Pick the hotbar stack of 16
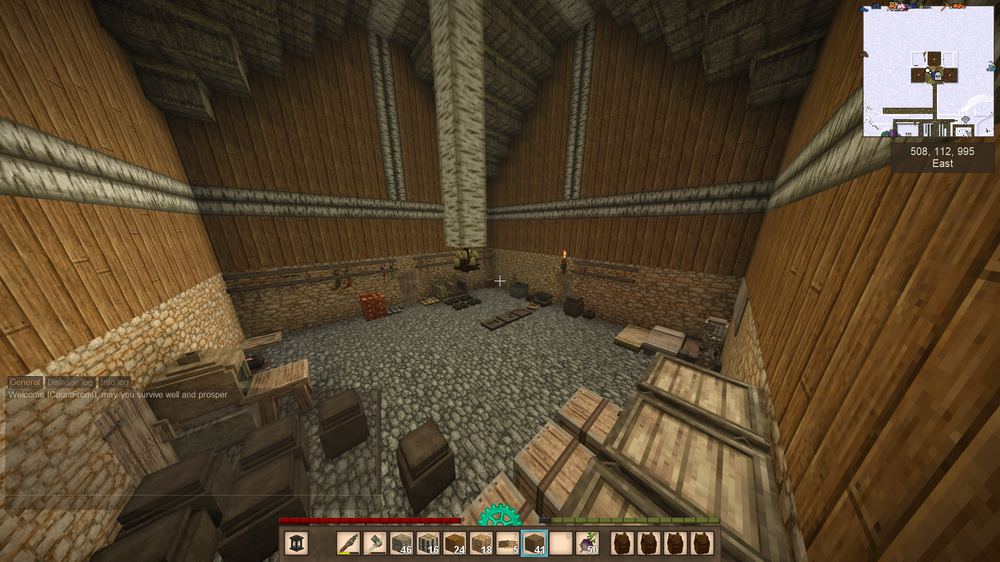The height and width of the screenshot is (562, 1000). (428, 543)
